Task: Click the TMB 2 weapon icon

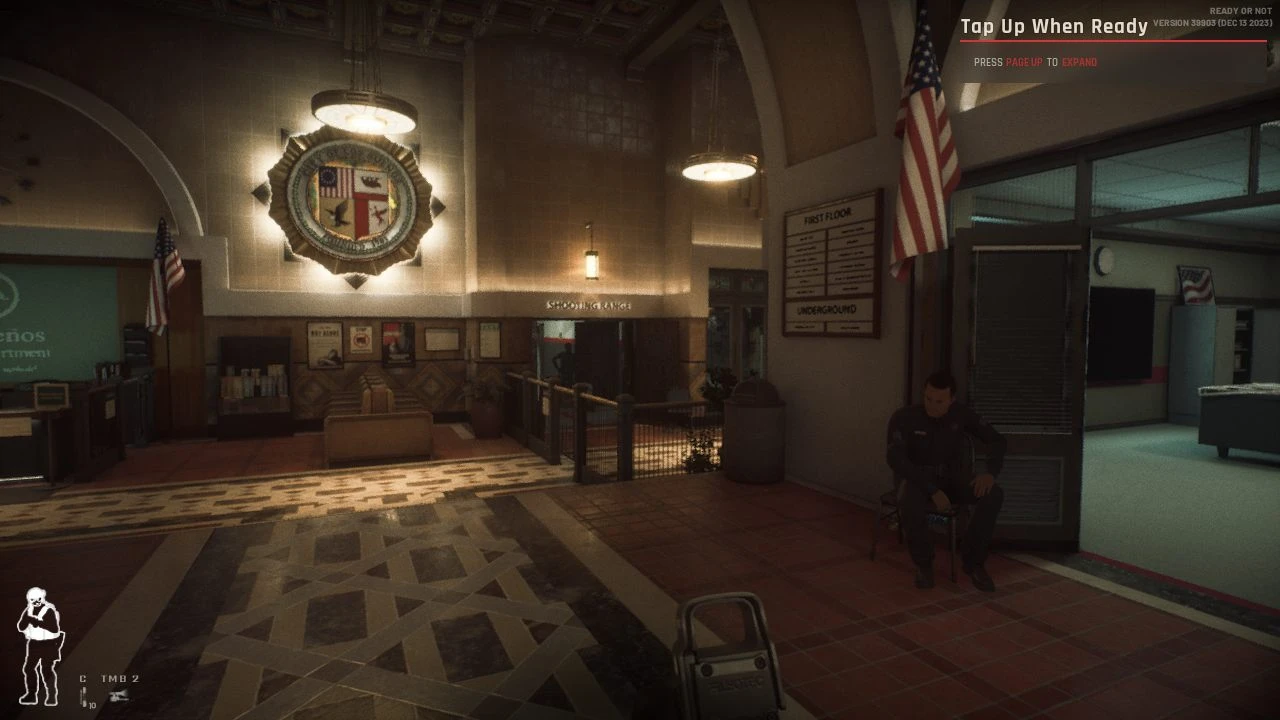Action: point(120,696)
